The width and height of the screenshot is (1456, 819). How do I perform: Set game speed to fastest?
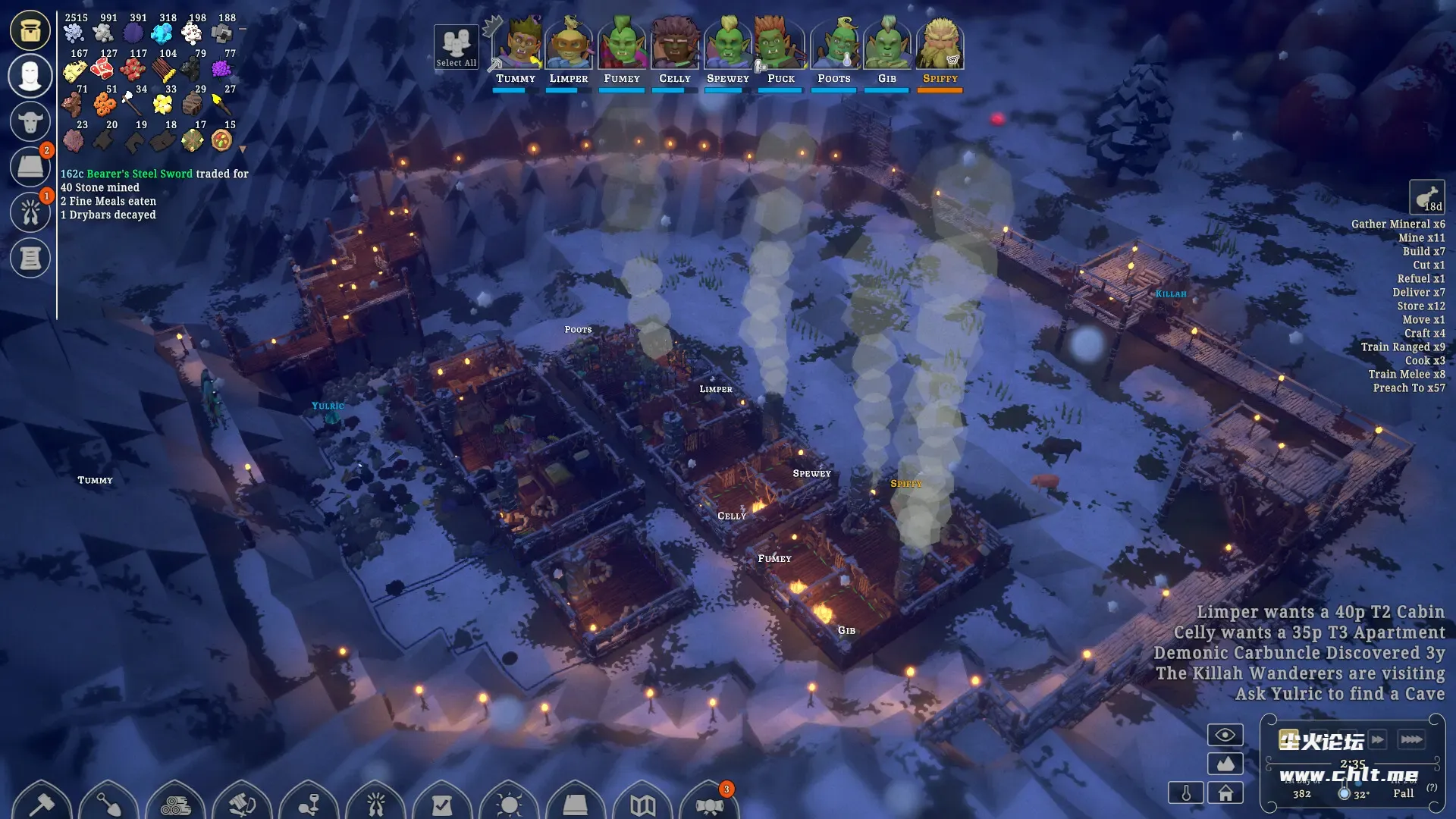[x=1411, y=739]
